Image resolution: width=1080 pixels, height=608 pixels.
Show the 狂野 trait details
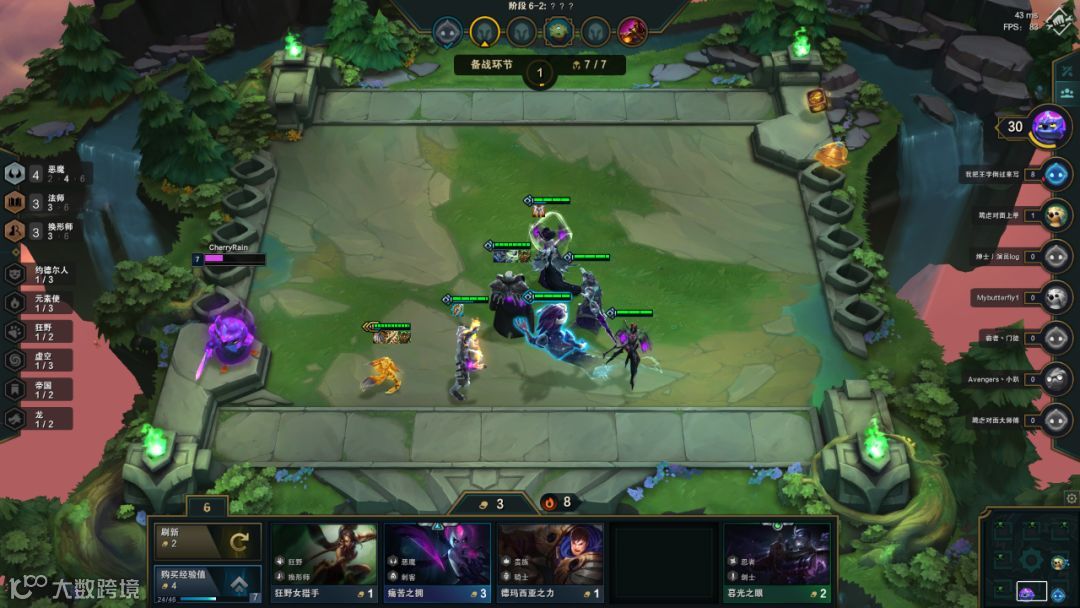(40, 331)
